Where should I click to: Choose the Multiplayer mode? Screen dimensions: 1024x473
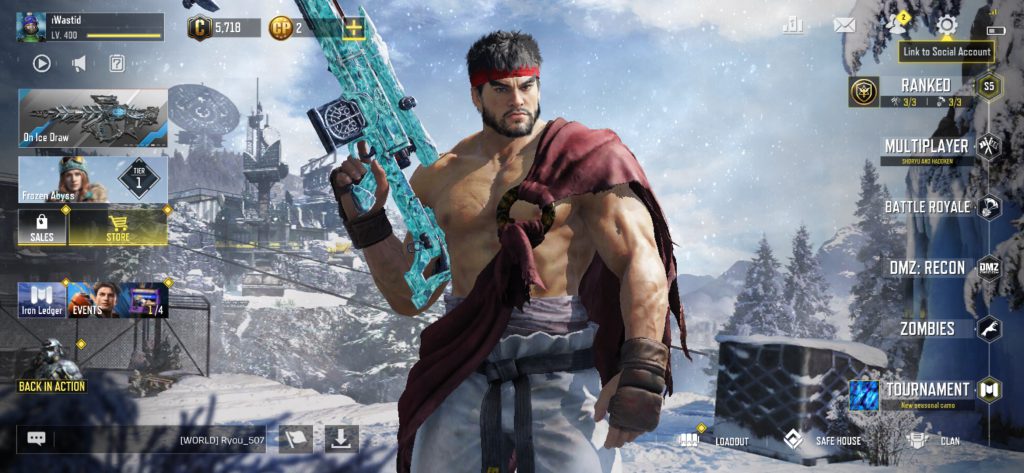pos(927,147)
